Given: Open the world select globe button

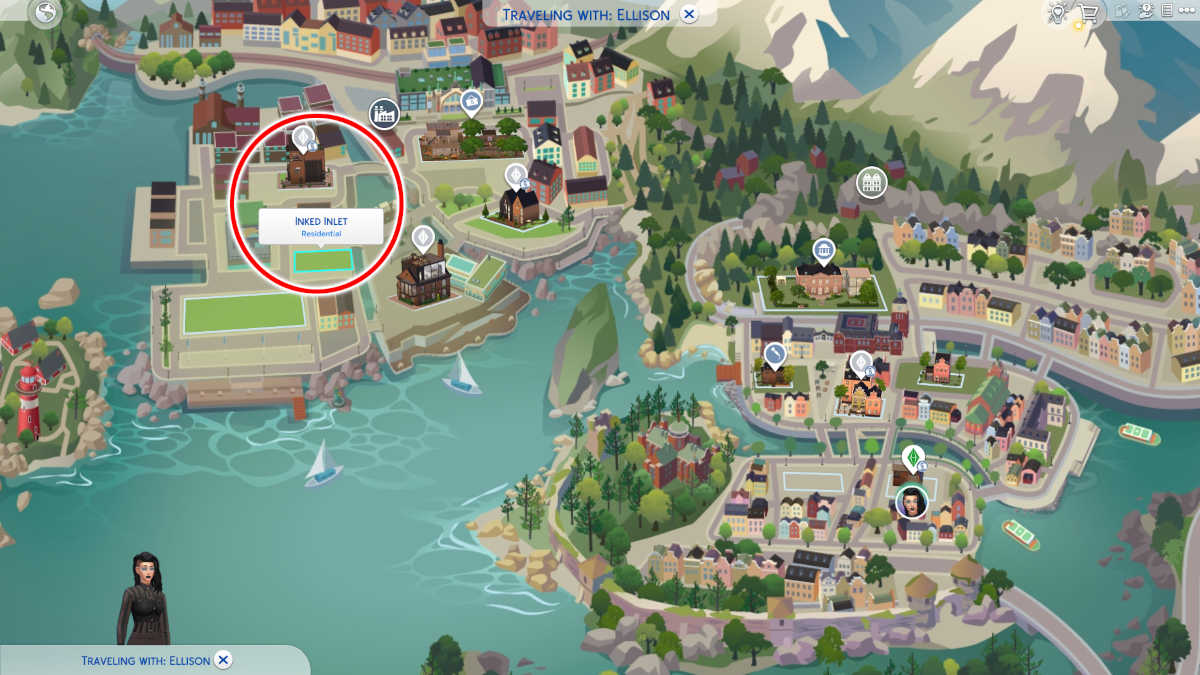Looking at the screenshot, I should (47, 14).
